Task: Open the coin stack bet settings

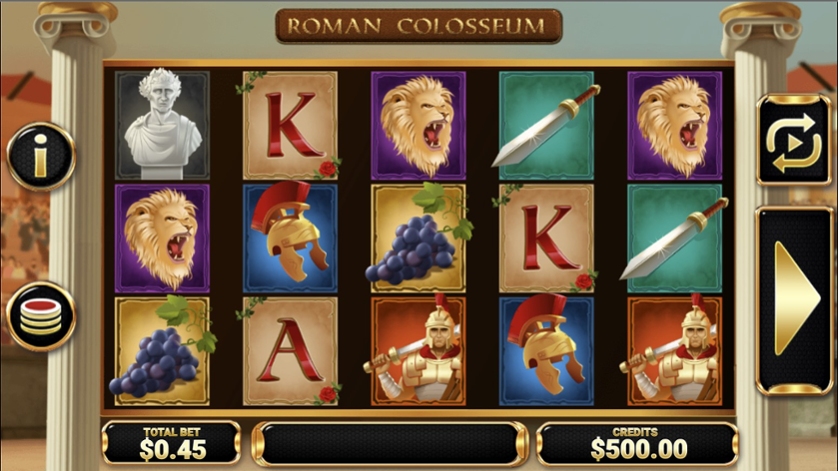Action: (x=41, y=315)
